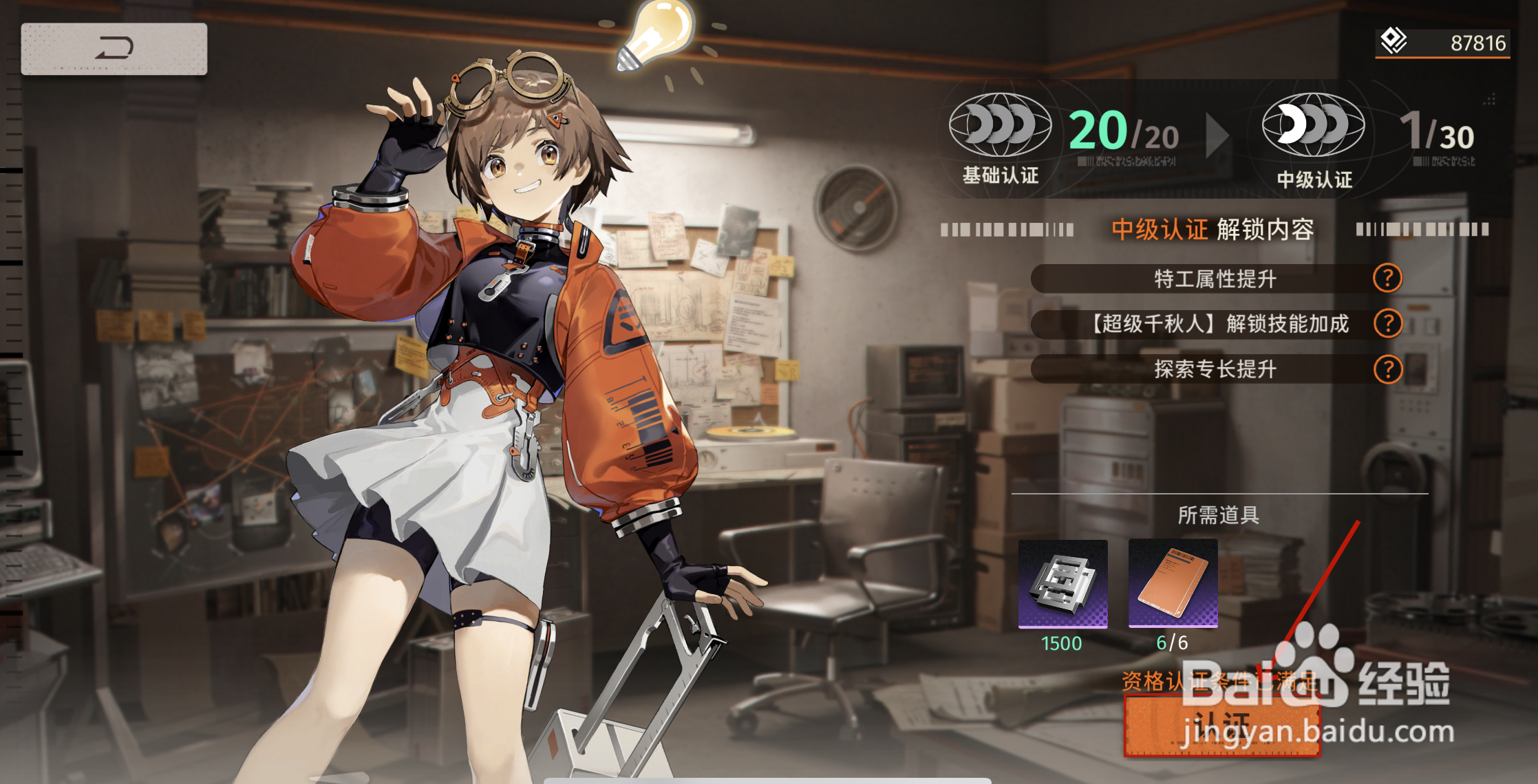Open question mark beside 解锁技能加成
This screenshot has width=1538, height=784.
(x=1387, y=323)
